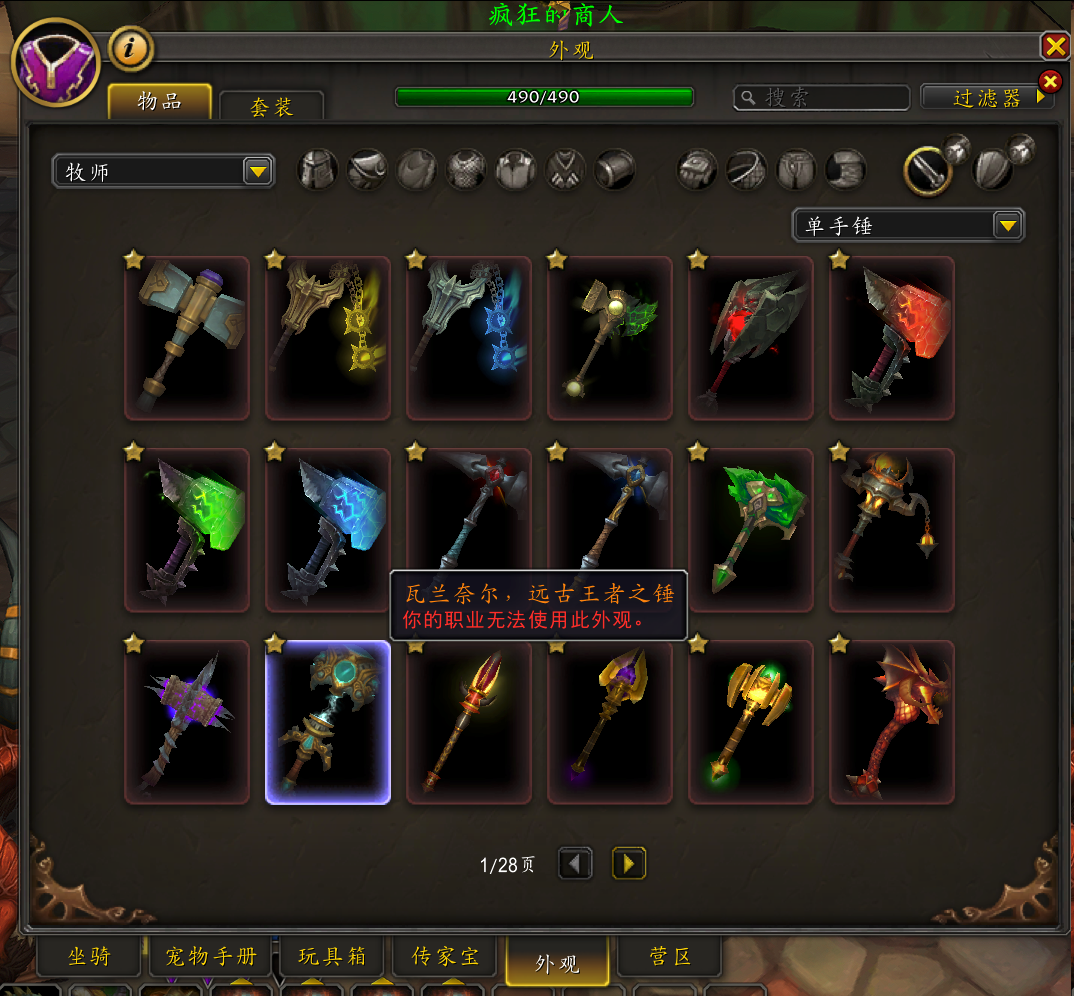Go to the next appearance page

[x=628, y=864]
